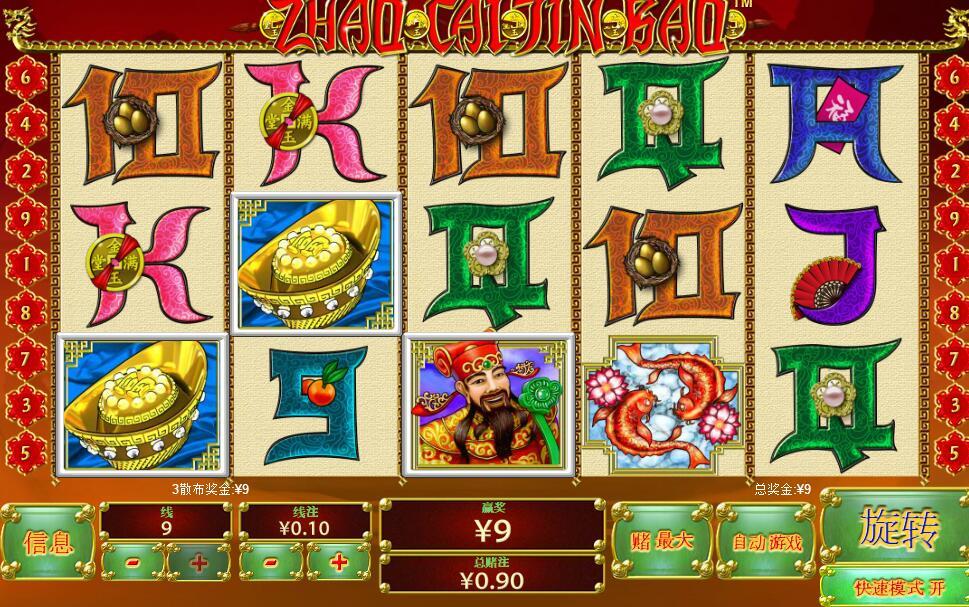Open the 信息 info paytable
Screen dimensions: 969x607
48,543
